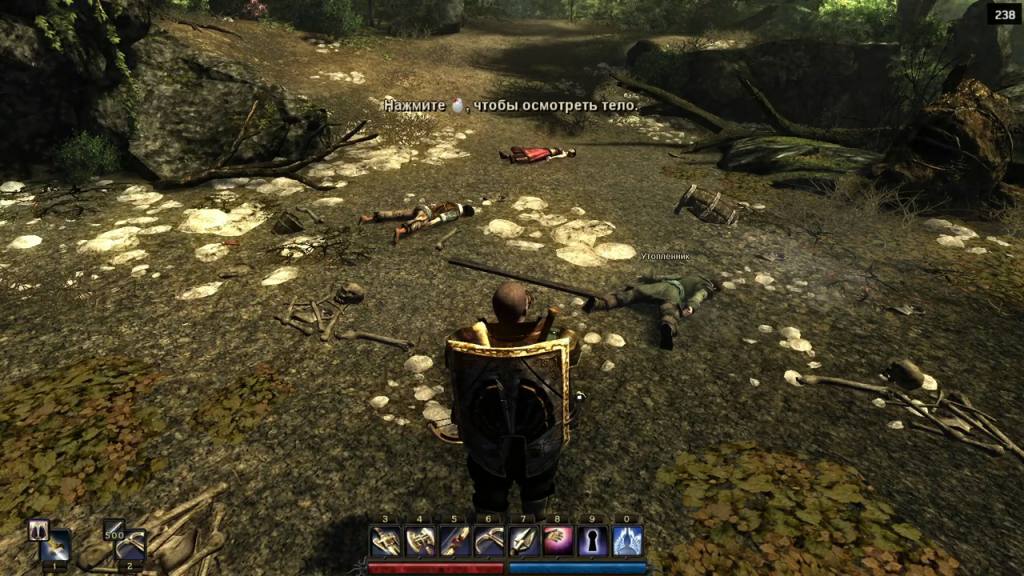Choose the double-bladed axe in slot 4
The image size is (1024, 576).
click(420, 541)
